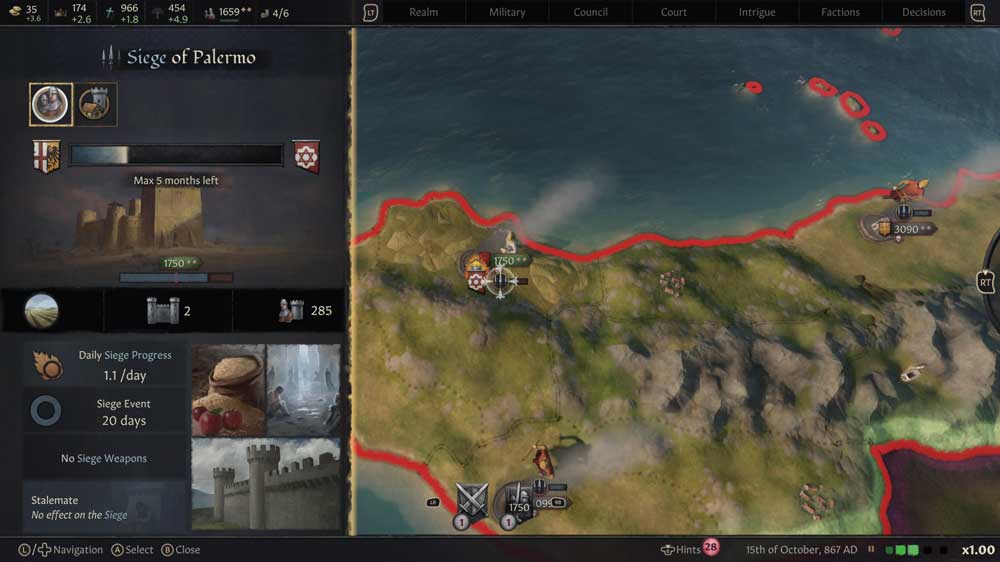Open the Council tab
This screenshot has width=1000, height=562.
(591, 12)
